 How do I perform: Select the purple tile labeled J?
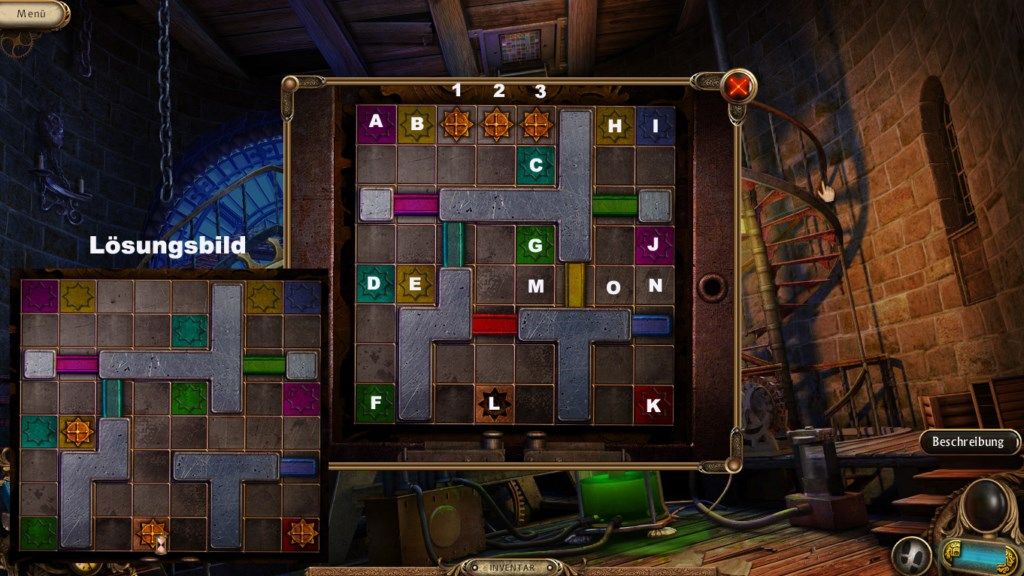pyautogui.click(x=654, y=244)
